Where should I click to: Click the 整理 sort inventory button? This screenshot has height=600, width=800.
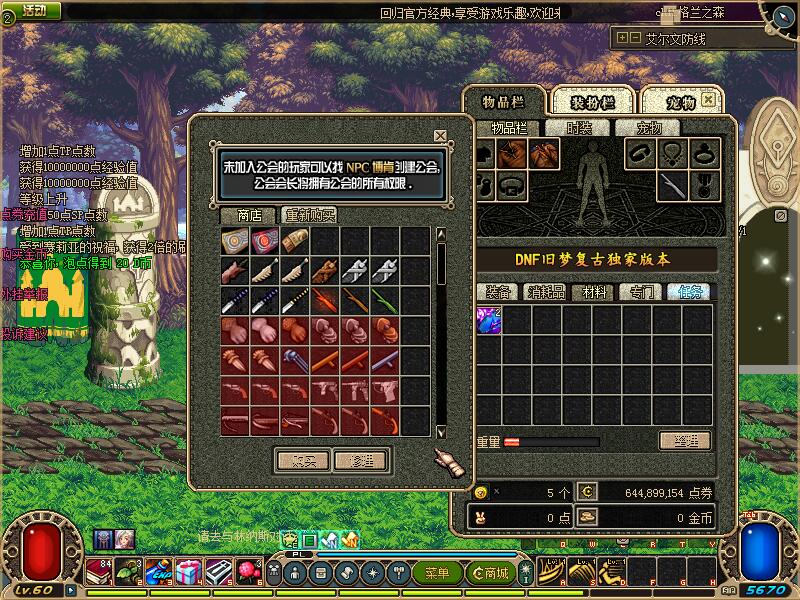tap(684, 441)
